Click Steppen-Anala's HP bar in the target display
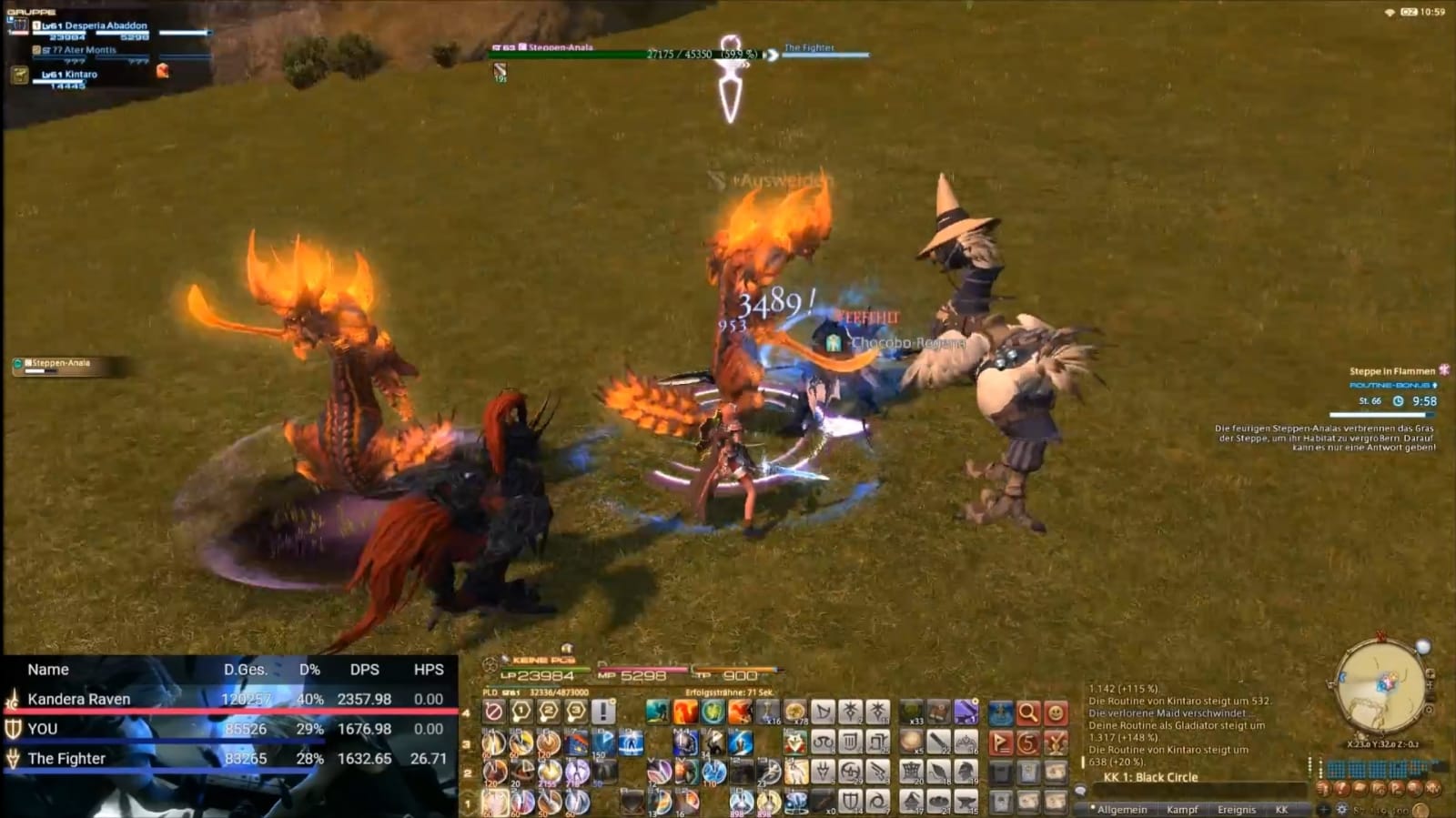Viewport: 1456px width, 818px height. pos(601,52)
